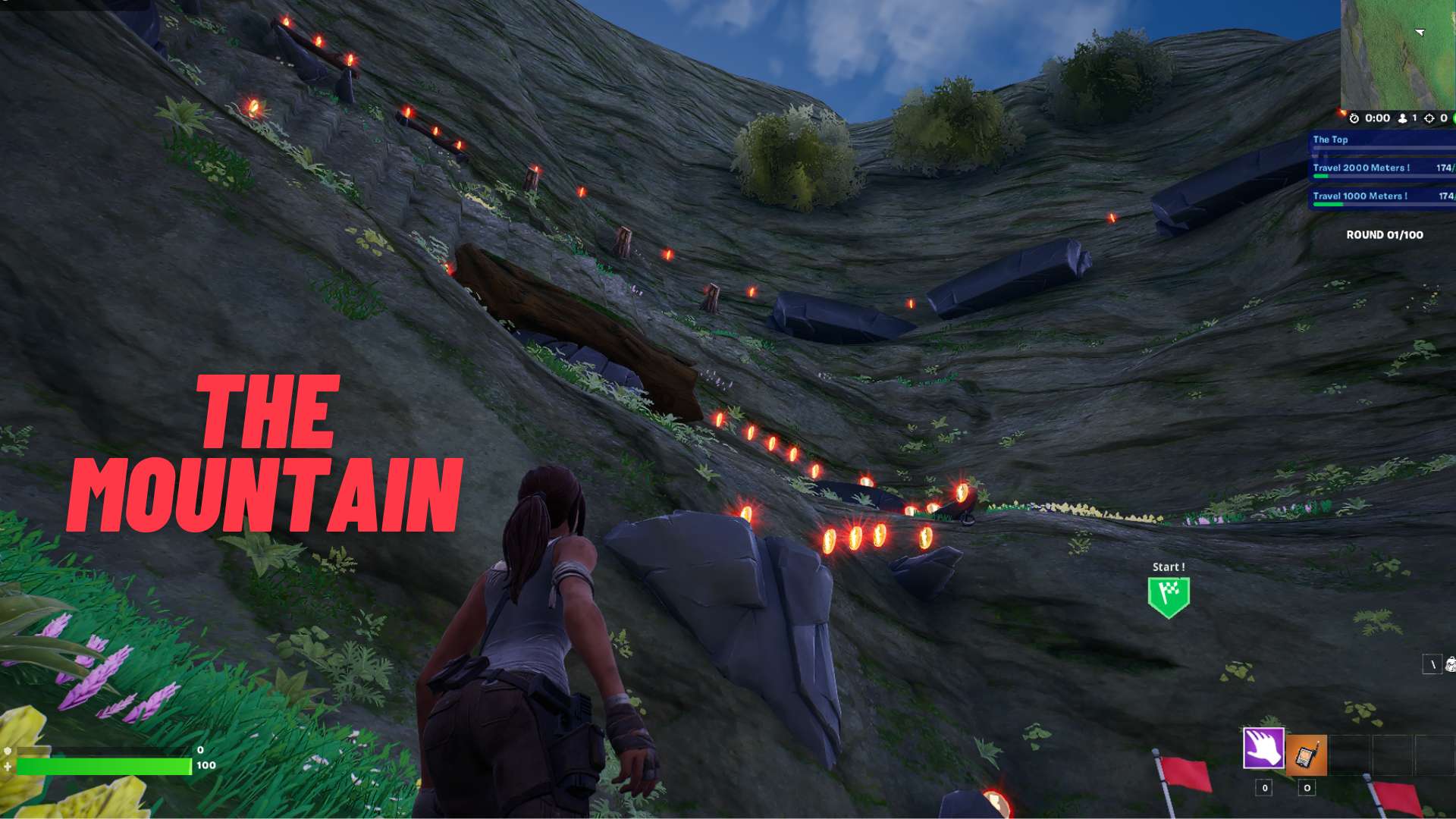Click the green Start! checkpoint flag marker
Viewport: 1456px width, 819px height.
(x=1171, y=593)
